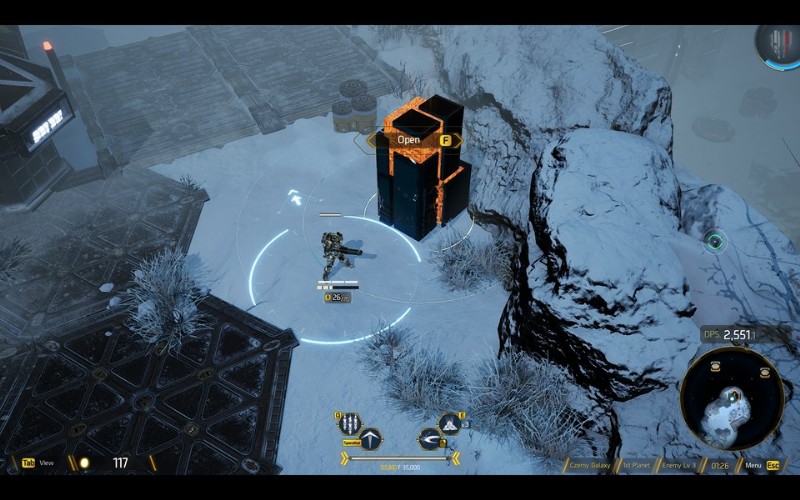Click the circular minimap
The width and height of the screenshot is (800, 500).
point(731,397)
